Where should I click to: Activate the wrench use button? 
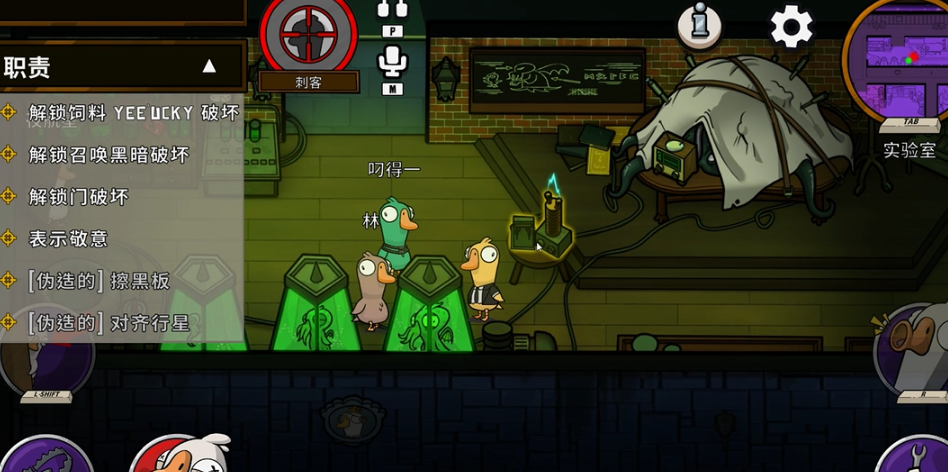918,457
